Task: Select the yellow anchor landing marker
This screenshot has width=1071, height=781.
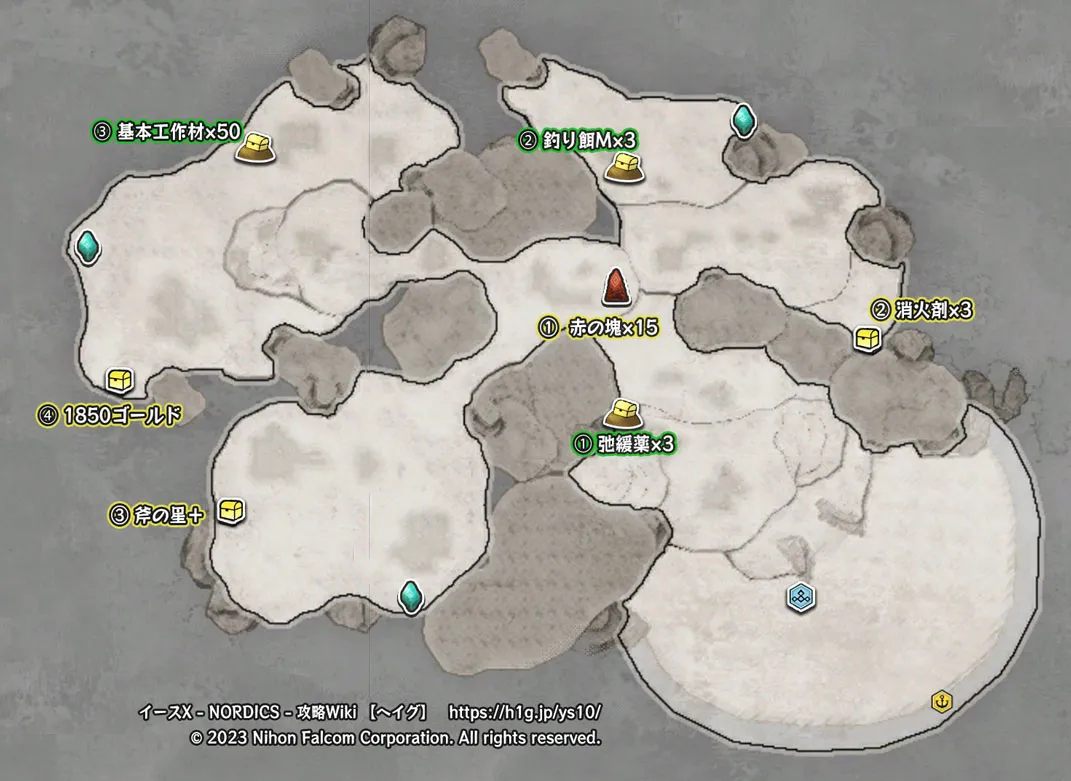Action: pos(940,701)
